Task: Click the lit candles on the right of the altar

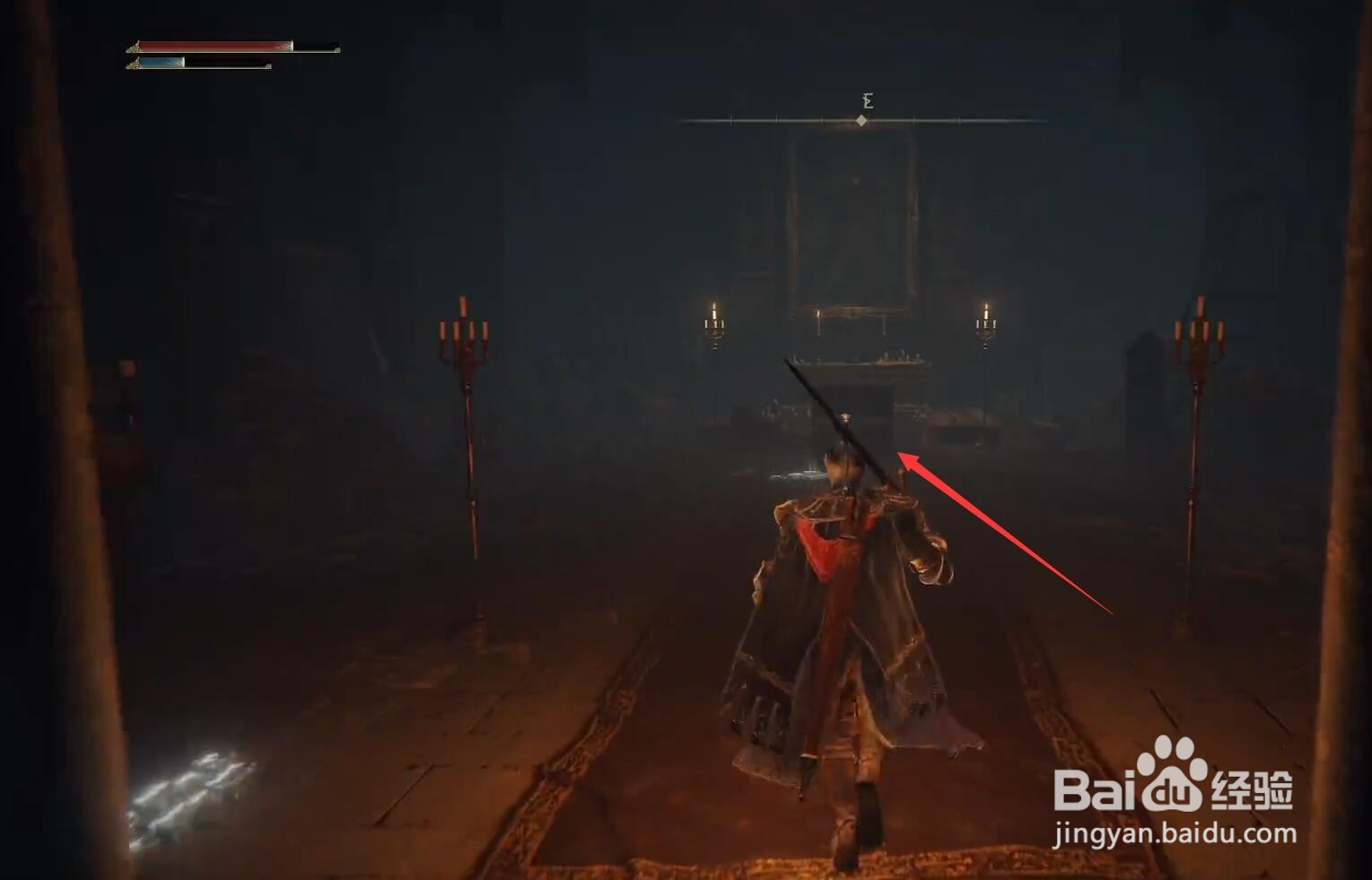Action: point(985,323)
